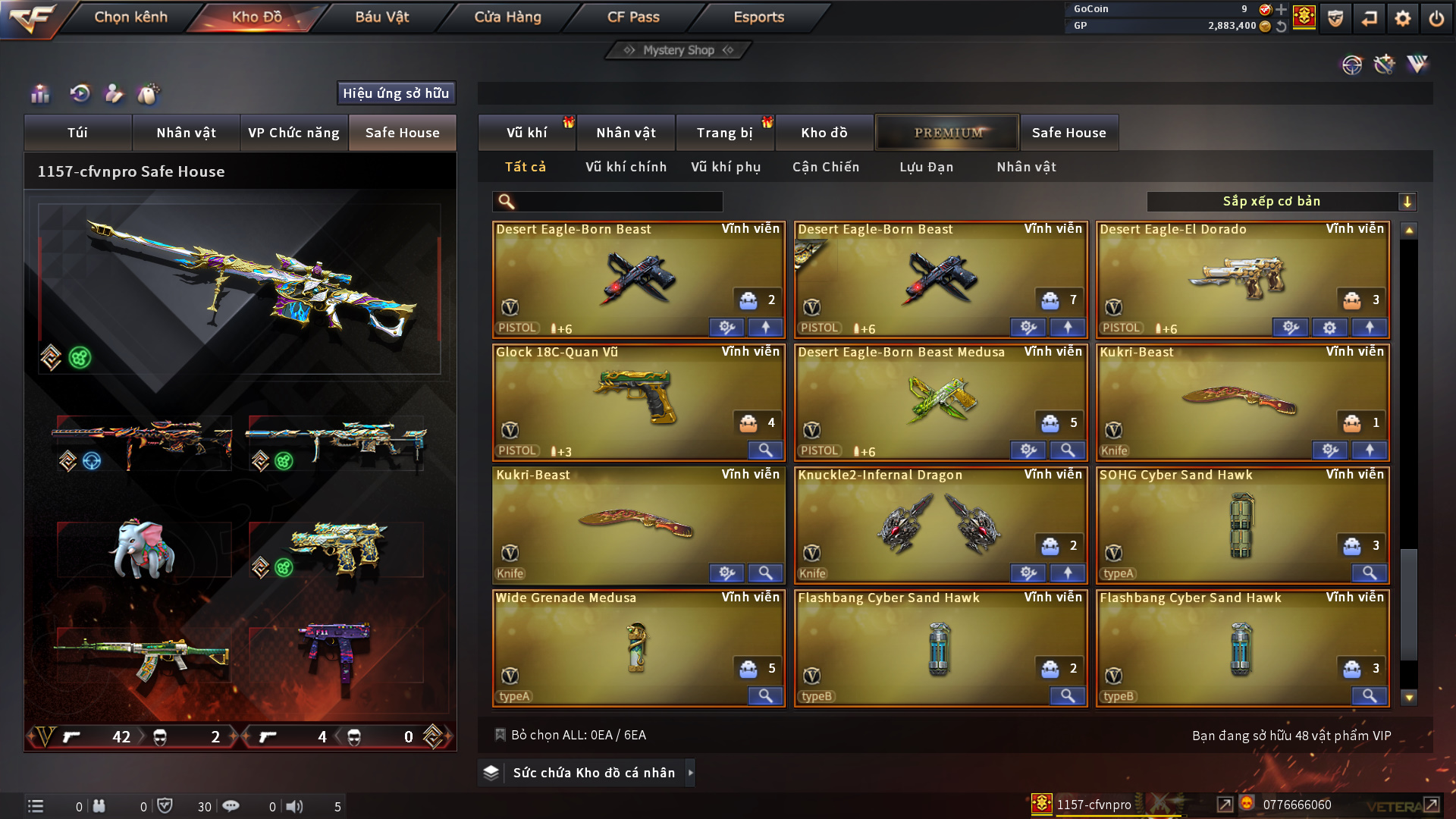This screenshot has width=1456, height=819.
Task: Open the Mystery Shop
Action: [678, 50]
